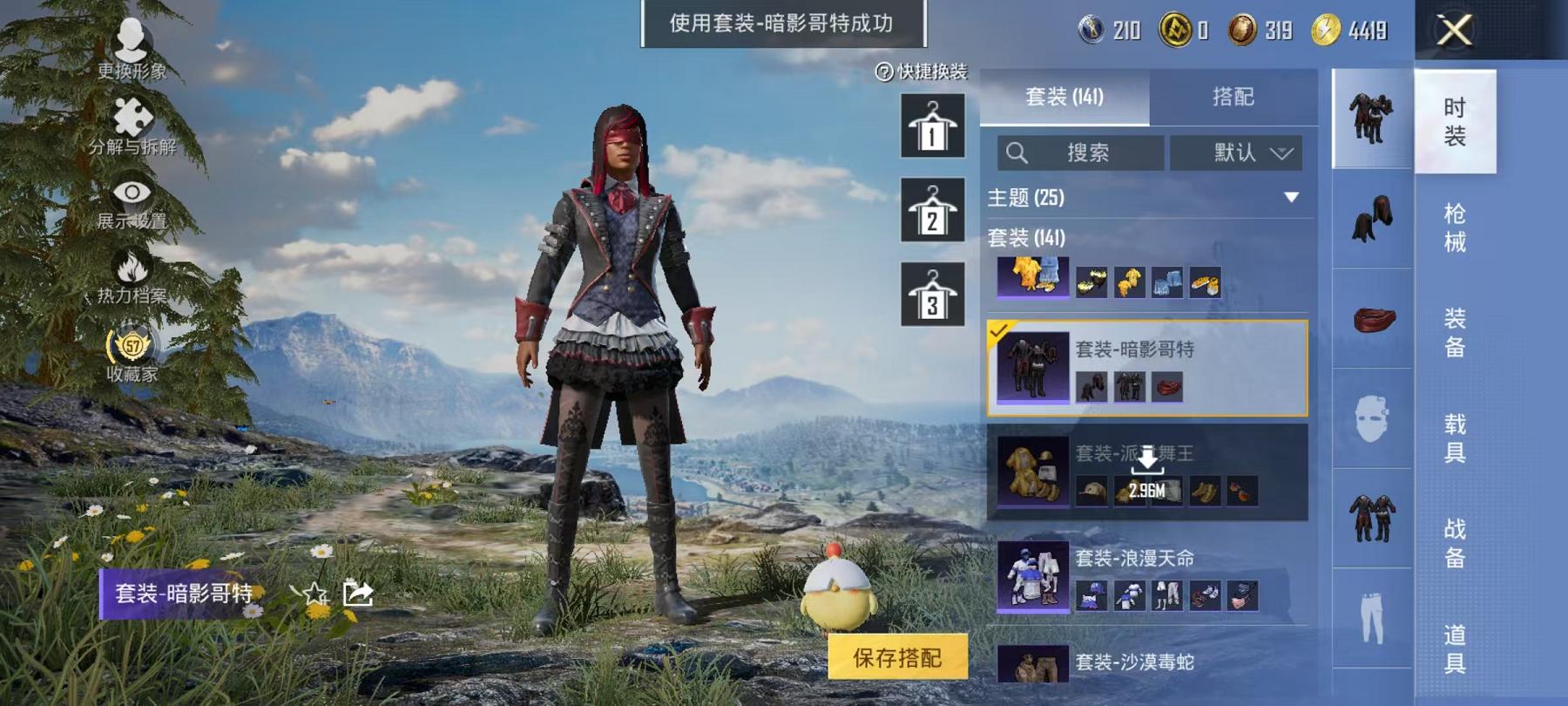The image size is (1568, 706).
Task: Select outfit preset hanger 3
Action: click(931, 295)
